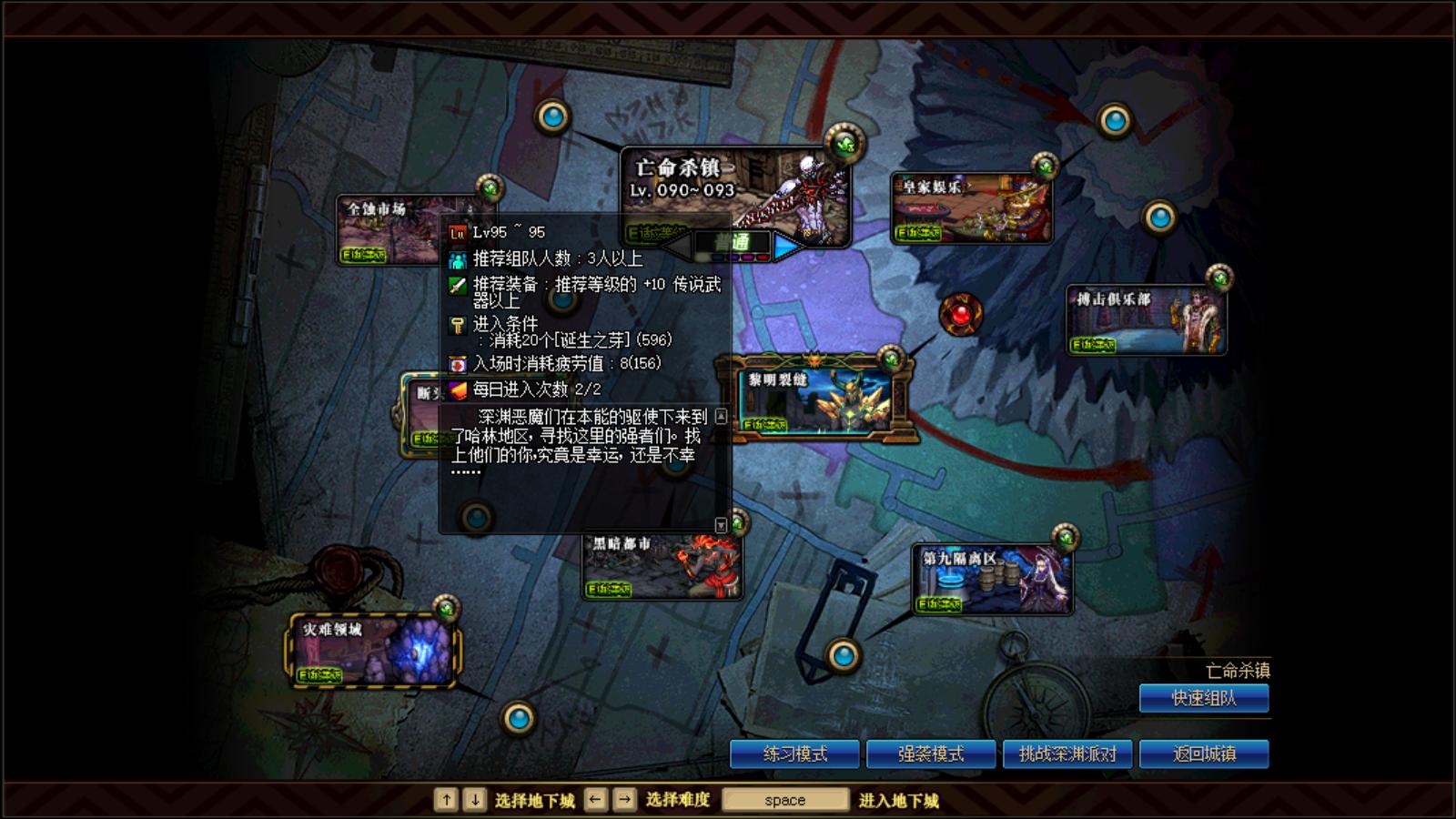Click the red crystal event icon on the map

(958, 317)
